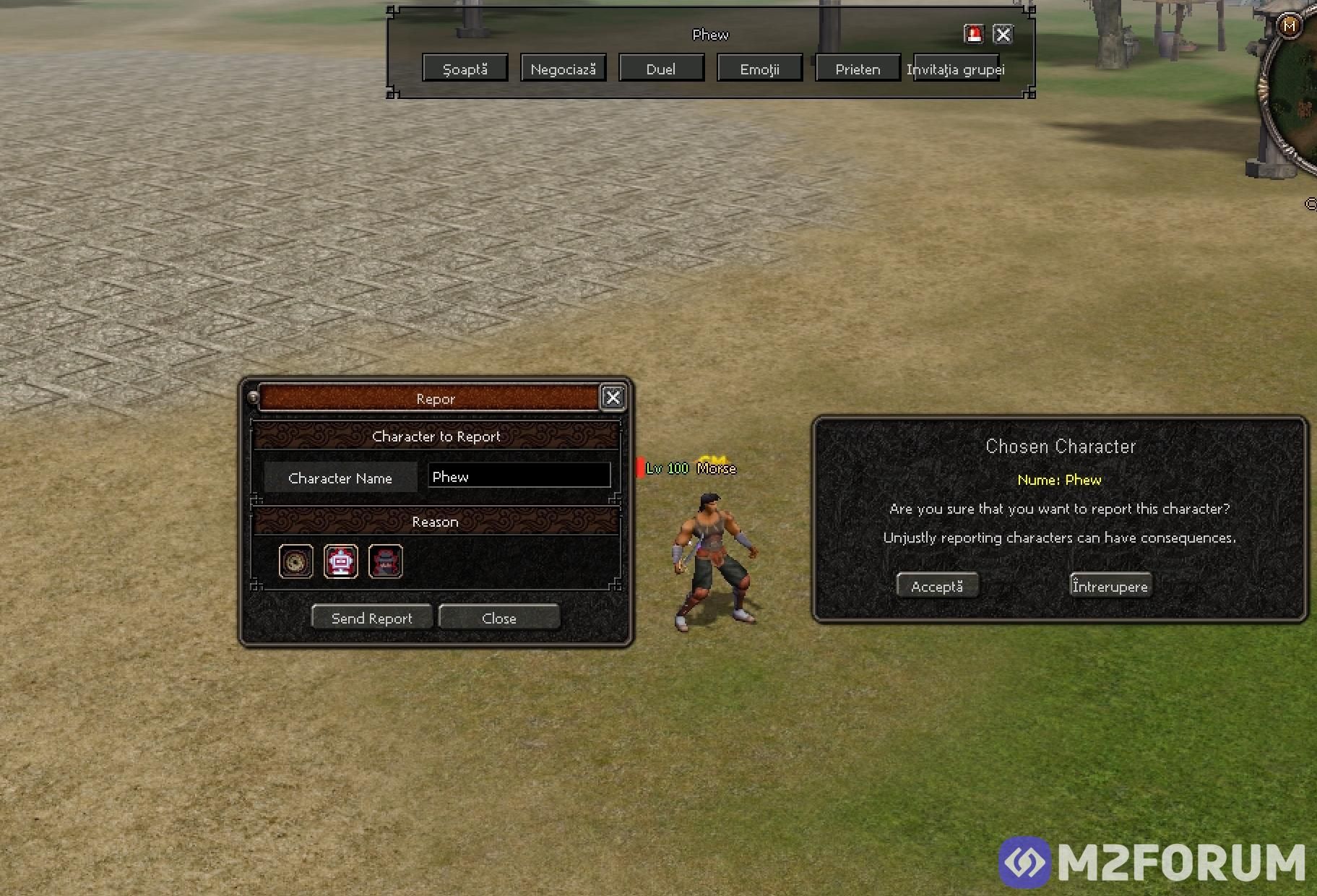Challenge Phew with the Duel button

(x=661, y=69)
